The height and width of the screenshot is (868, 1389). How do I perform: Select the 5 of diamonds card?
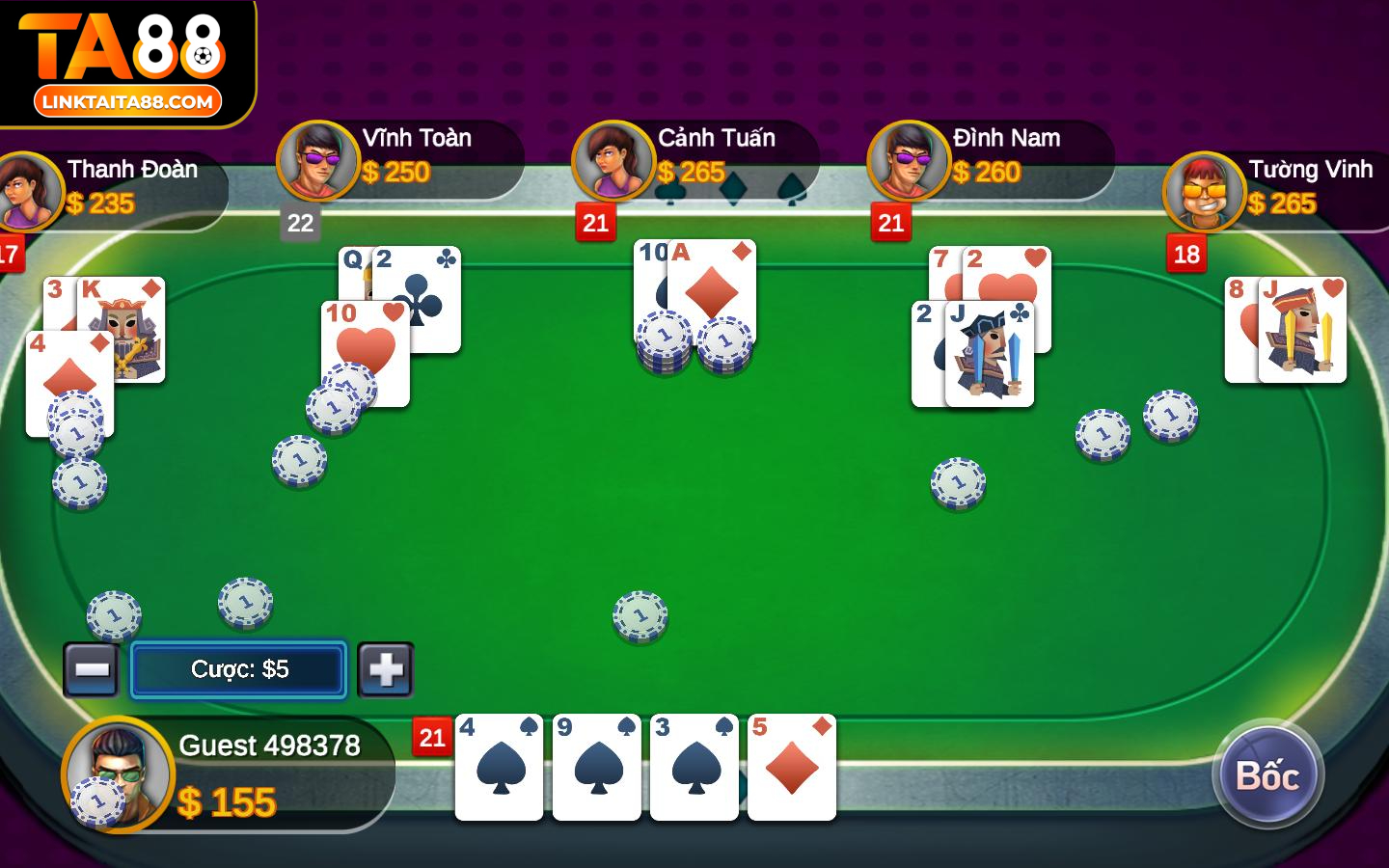point(792,768)
